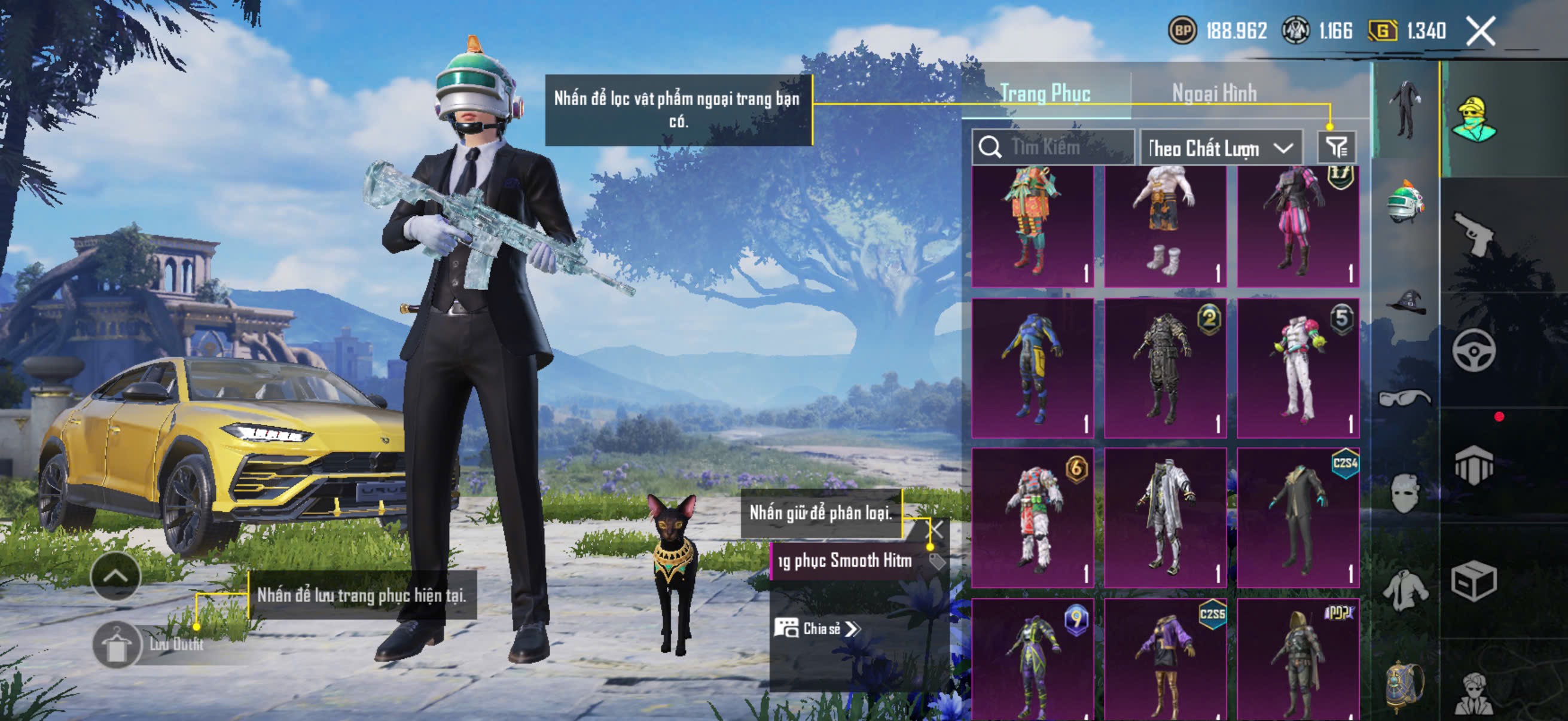Open the backpack category icon

(x=1405, y=686)
